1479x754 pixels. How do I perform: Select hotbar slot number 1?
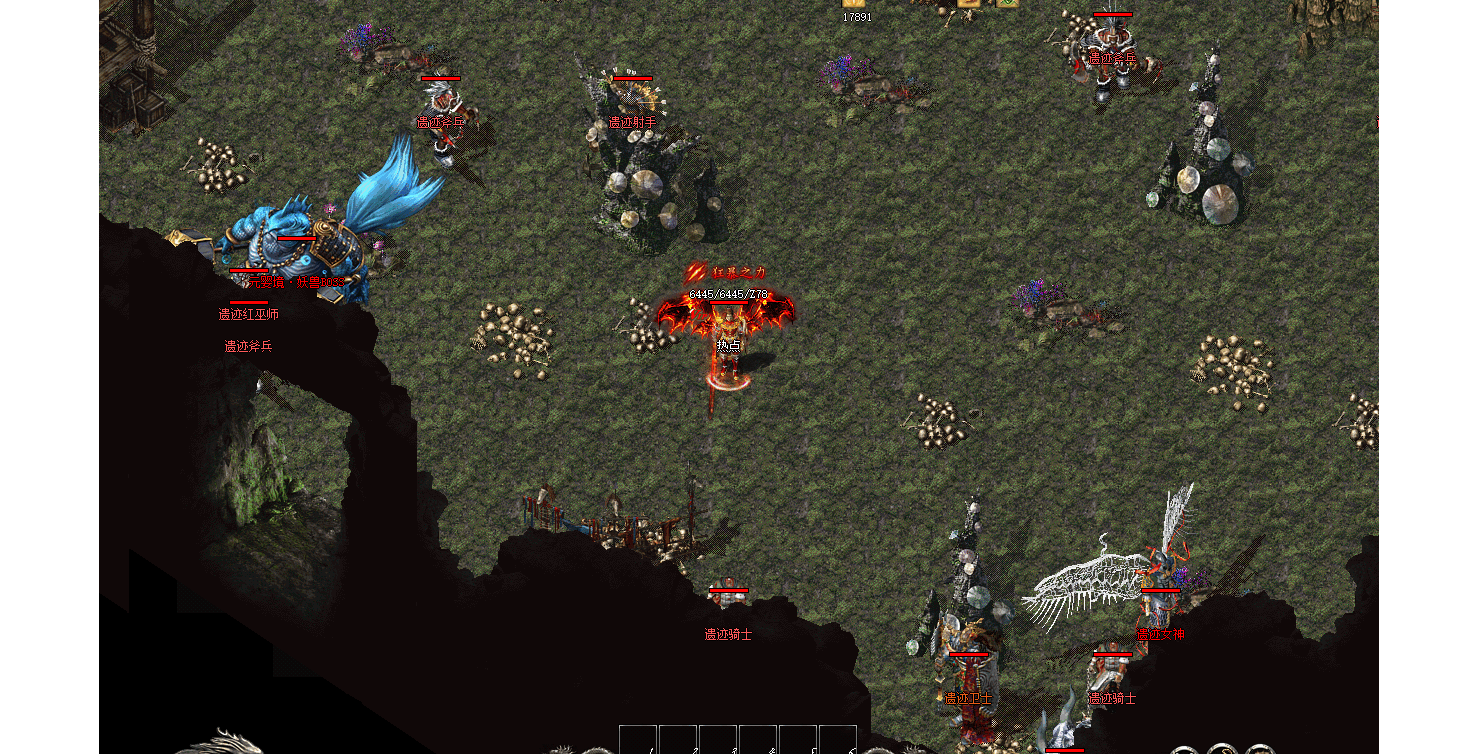638,740
